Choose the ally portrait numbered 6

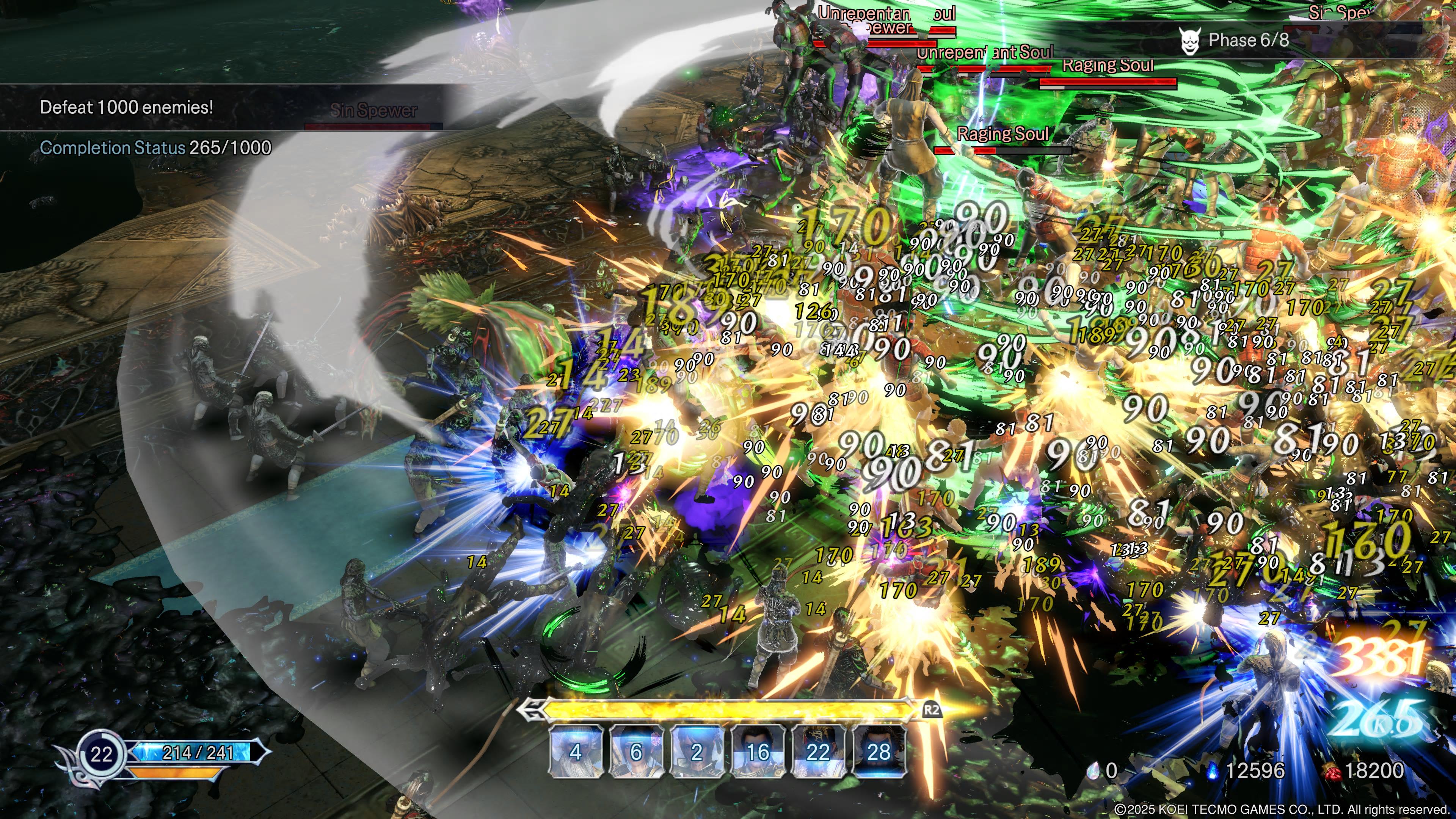[636, 751]
